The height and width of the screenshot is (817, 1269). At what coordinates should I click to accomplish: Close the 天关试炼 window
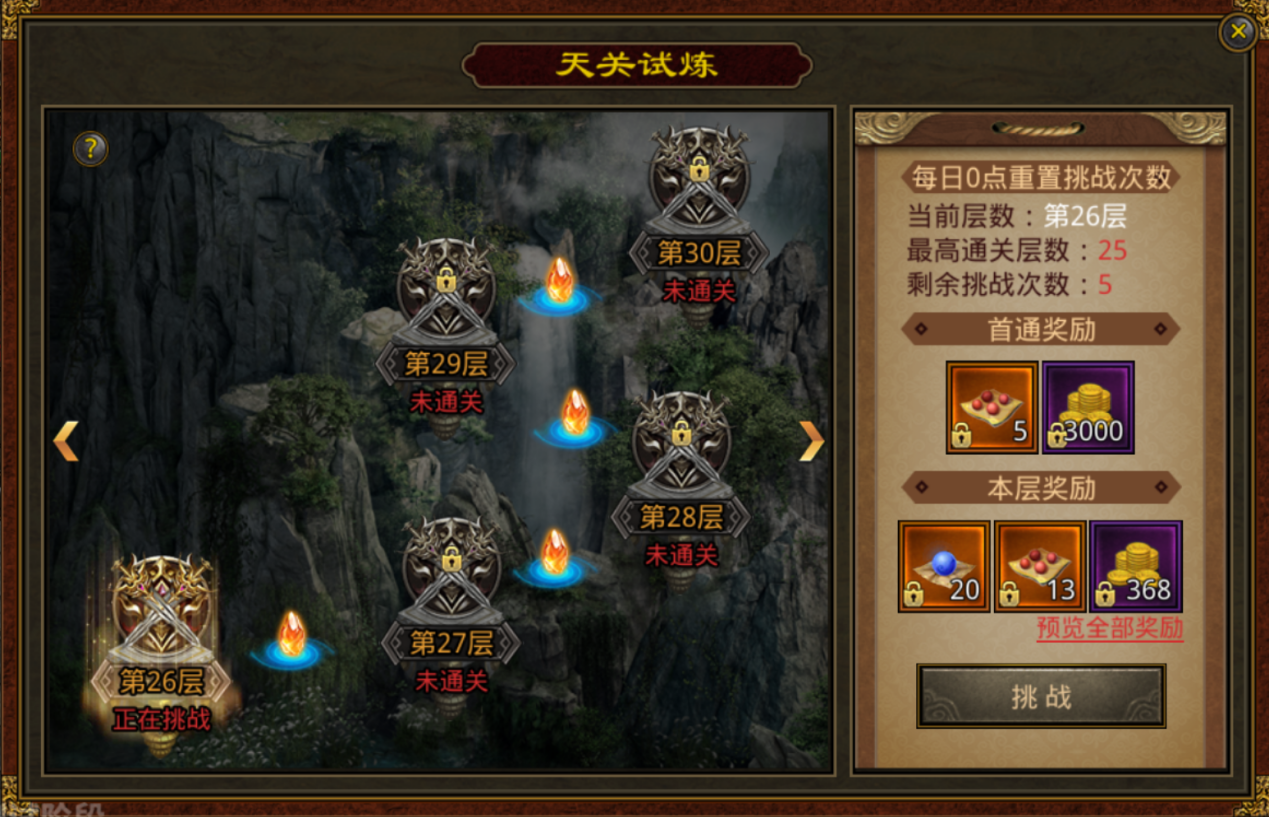point(1238,32)
